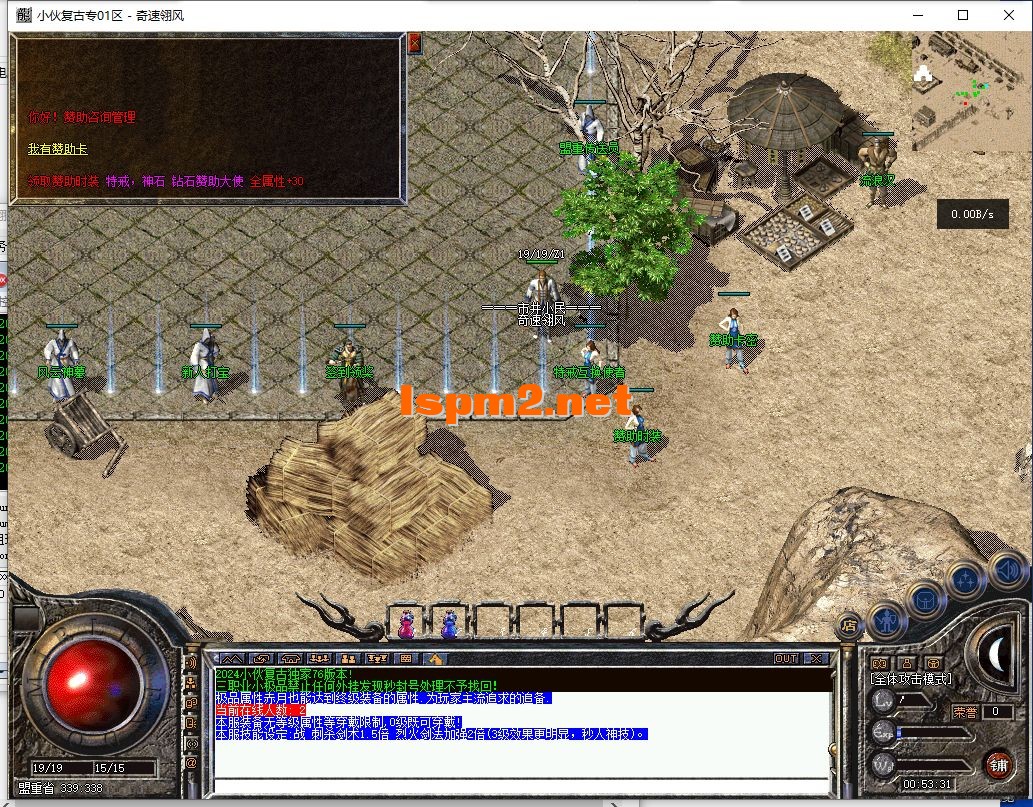The height and width of the screenshot is (807, 1033).
Task: Minimize the game window
Action: click(917, 15)
